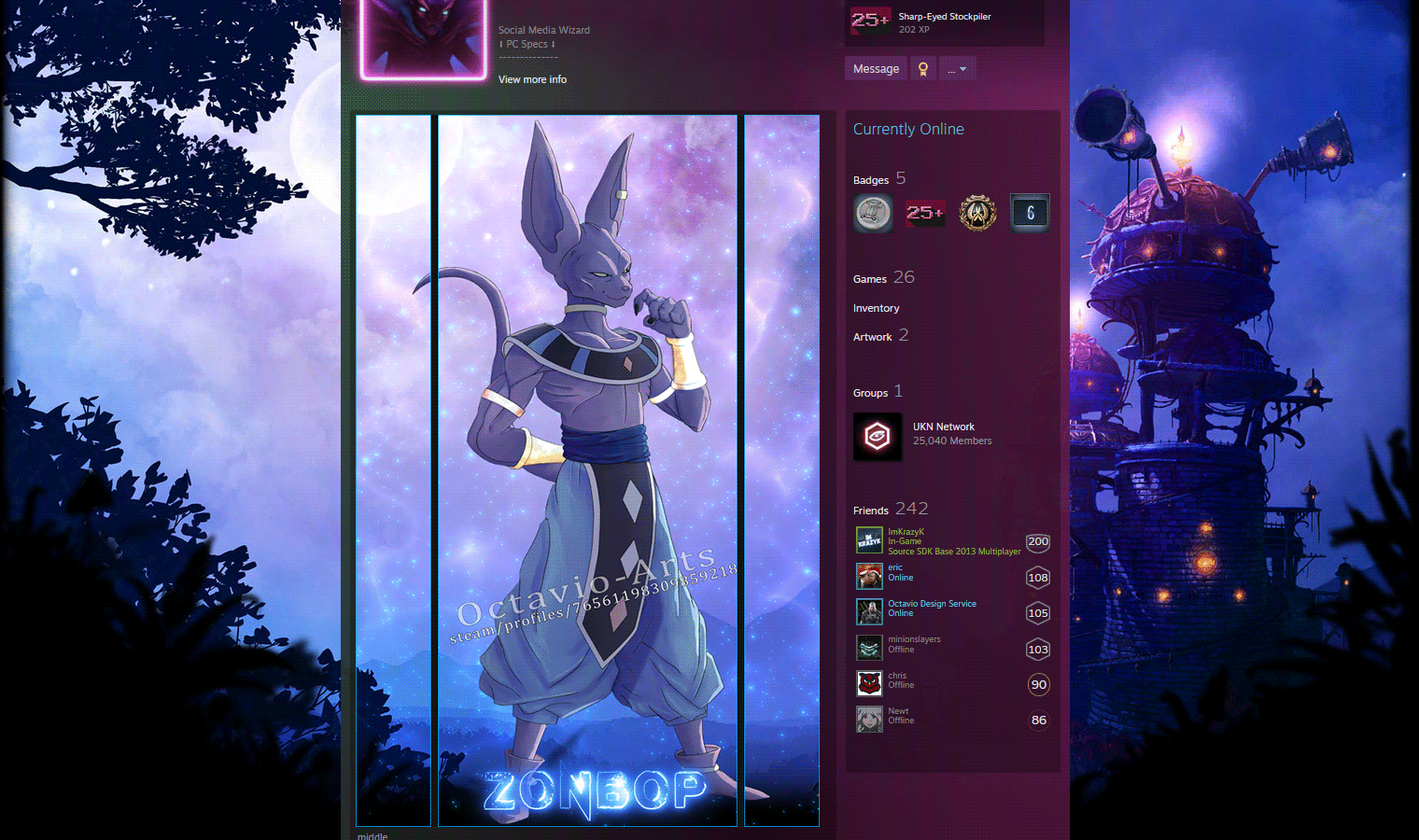
Task: Click the Message button
Action: [x=875, y=67]
